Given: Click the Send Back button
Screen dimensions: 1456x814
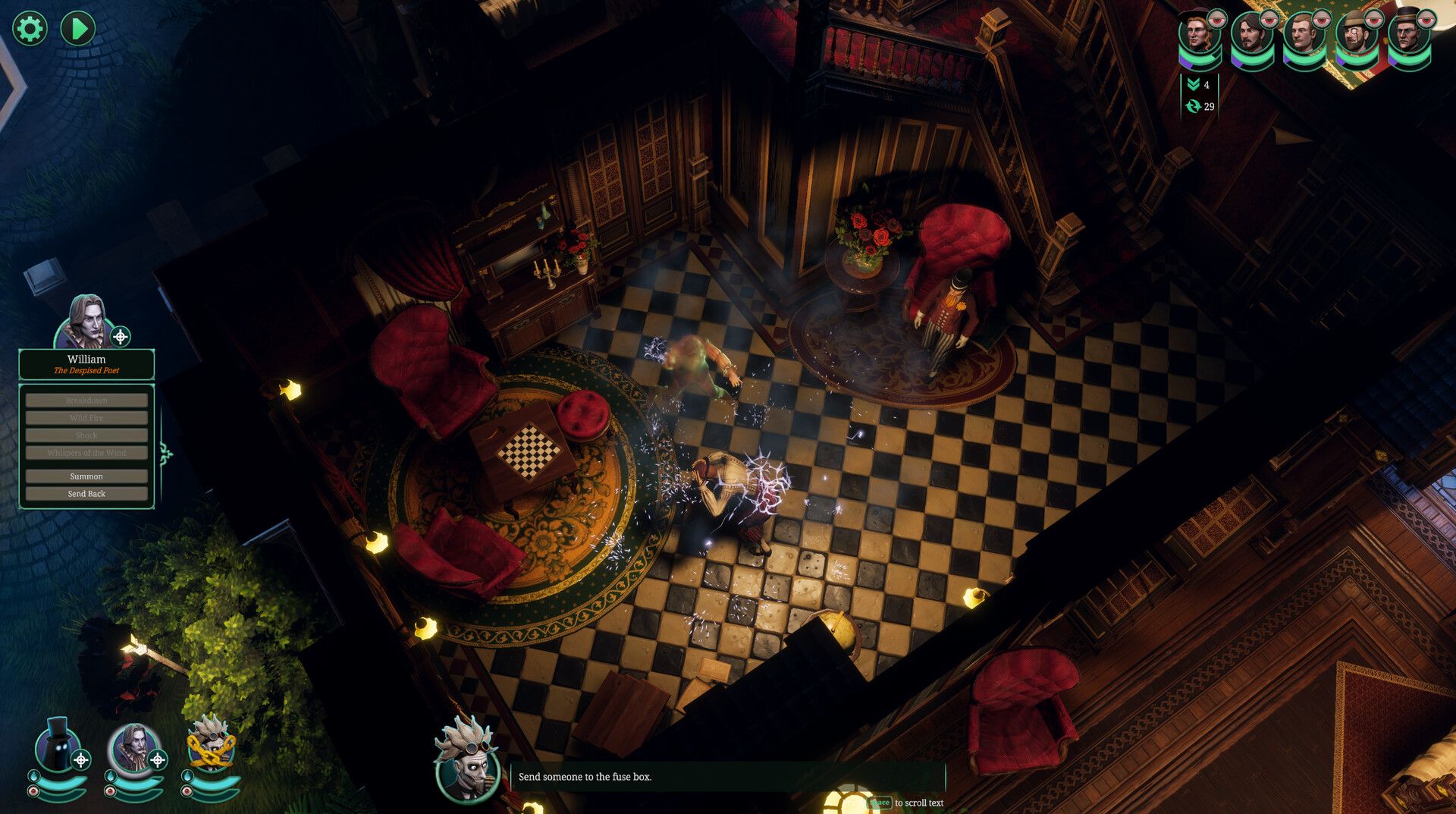Looking at the screenshot, I should point(86,493).
